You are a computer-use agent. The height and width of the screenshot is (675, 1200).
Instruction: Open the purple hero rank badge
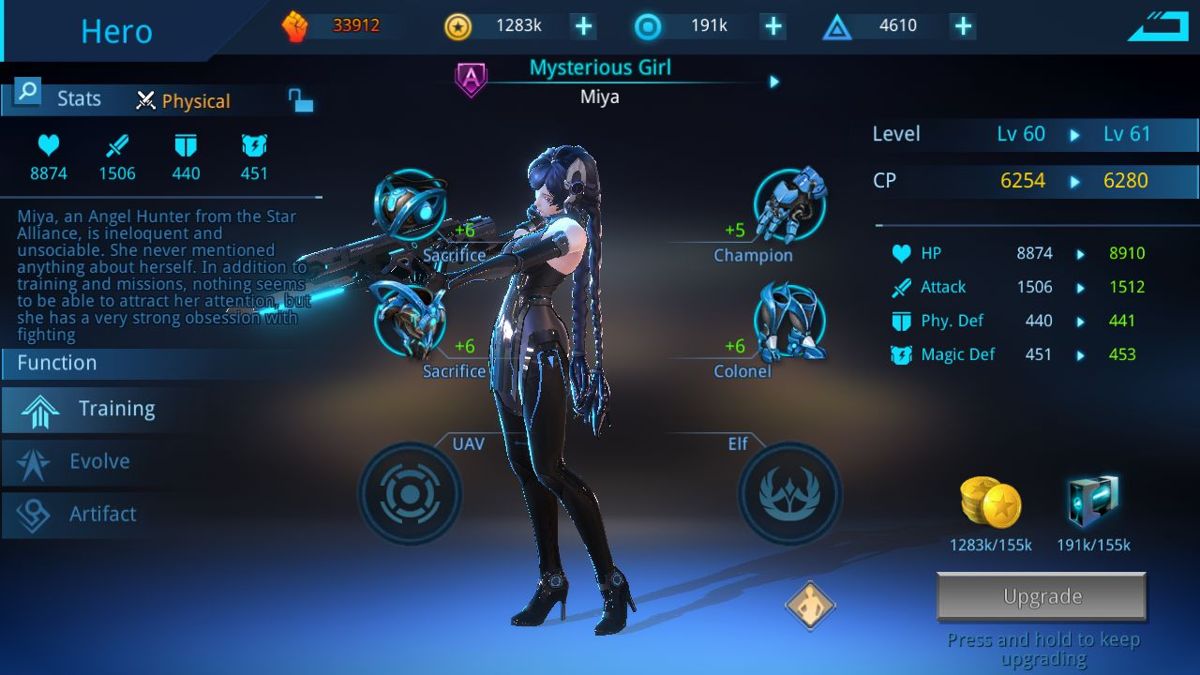[x=471, y=79]
